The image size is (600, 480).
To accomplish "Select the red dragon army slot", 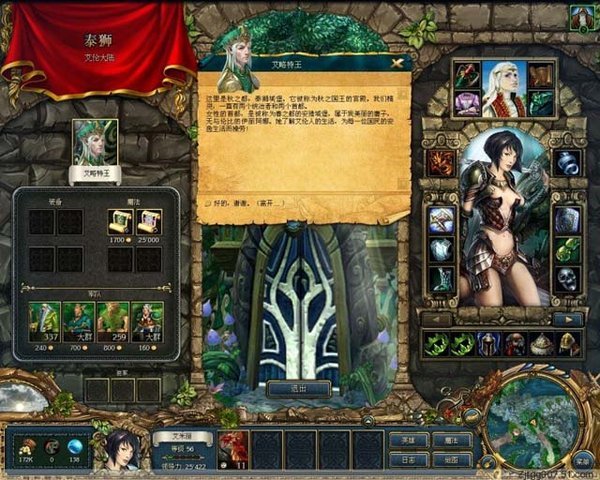I will tap(232, 447).
